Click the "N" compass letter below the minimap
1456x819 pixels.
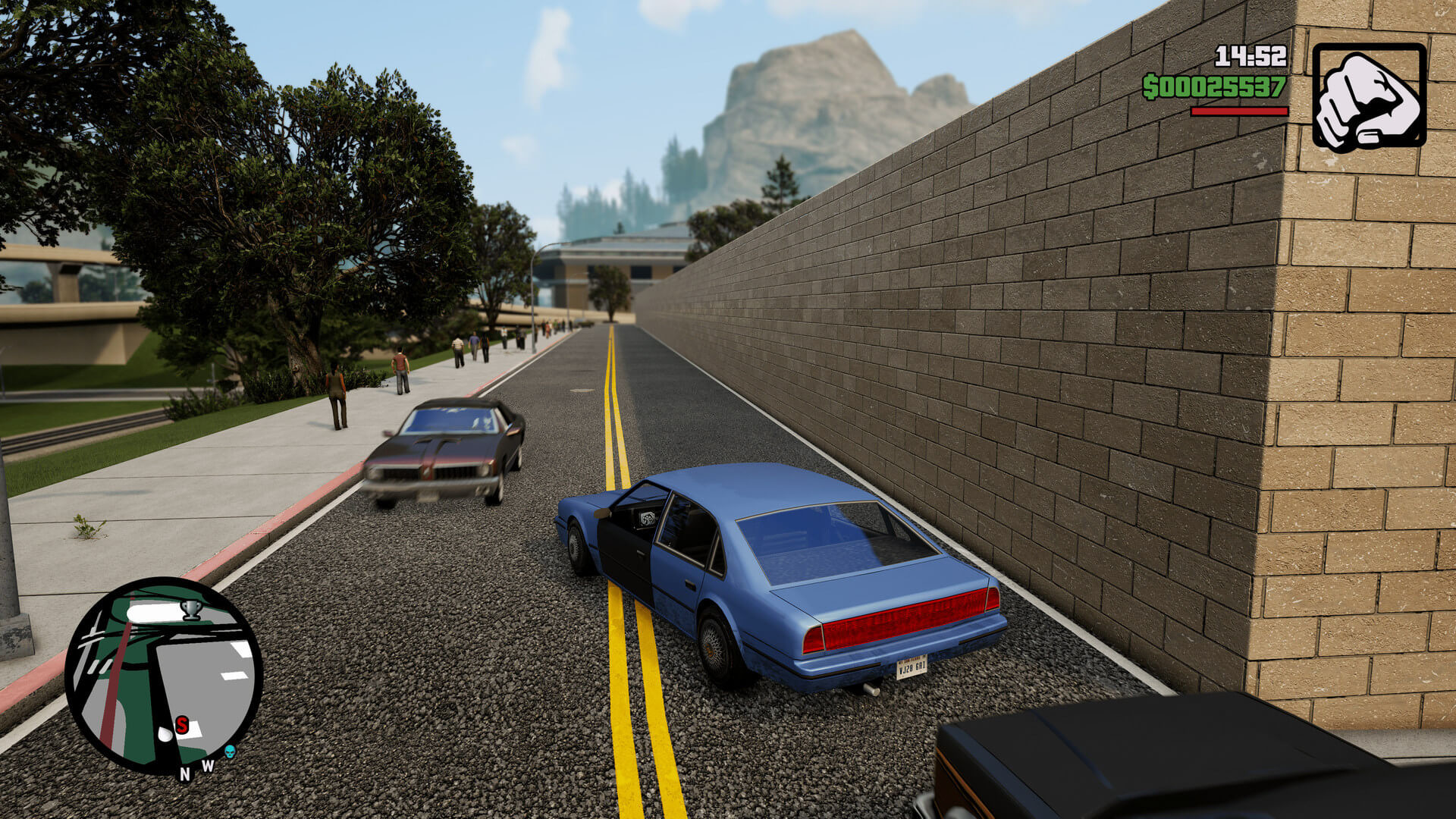[x=185, y=774]
